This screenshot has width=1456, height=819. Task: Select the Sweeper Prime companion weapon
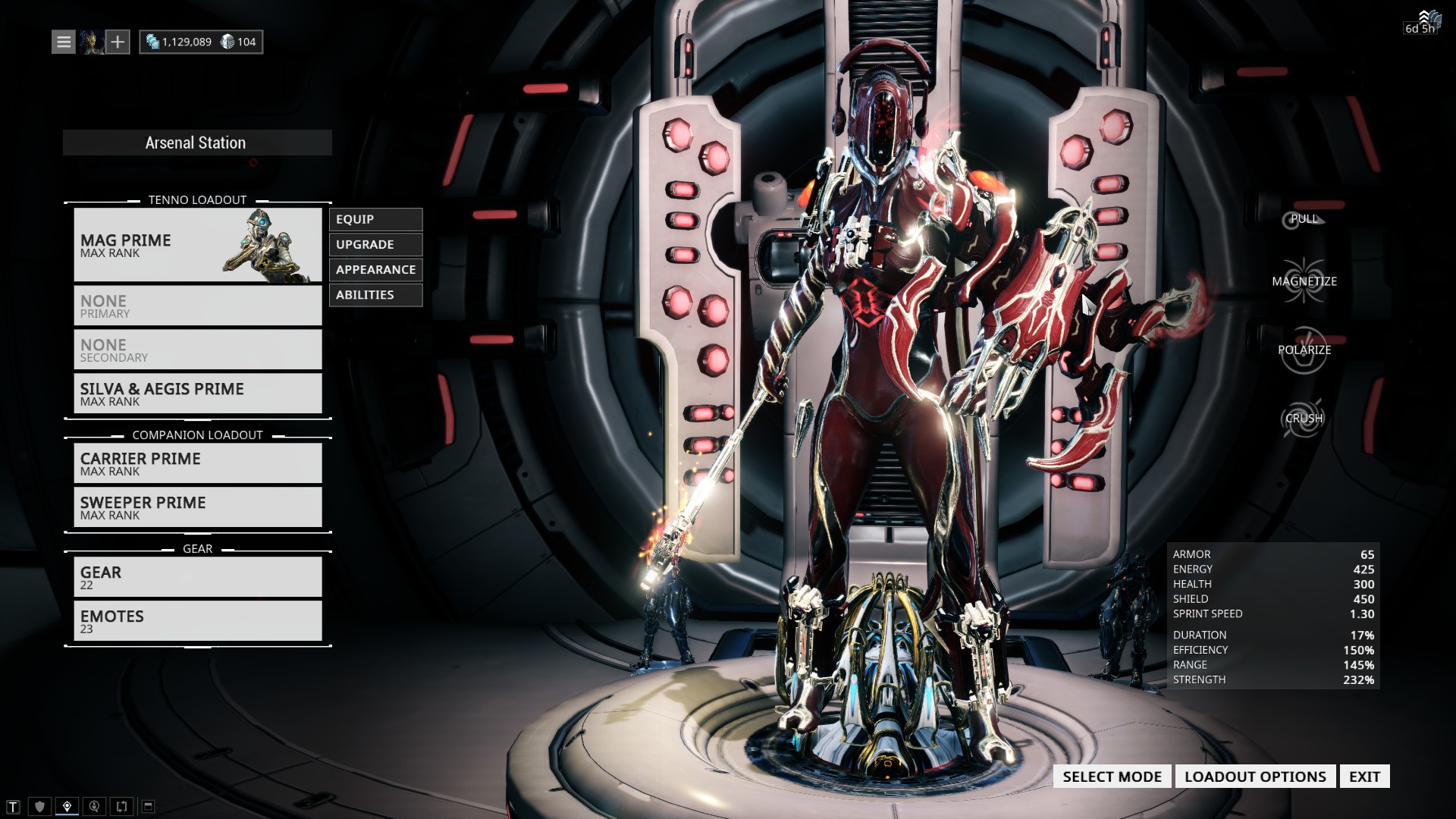coord(197,507)
